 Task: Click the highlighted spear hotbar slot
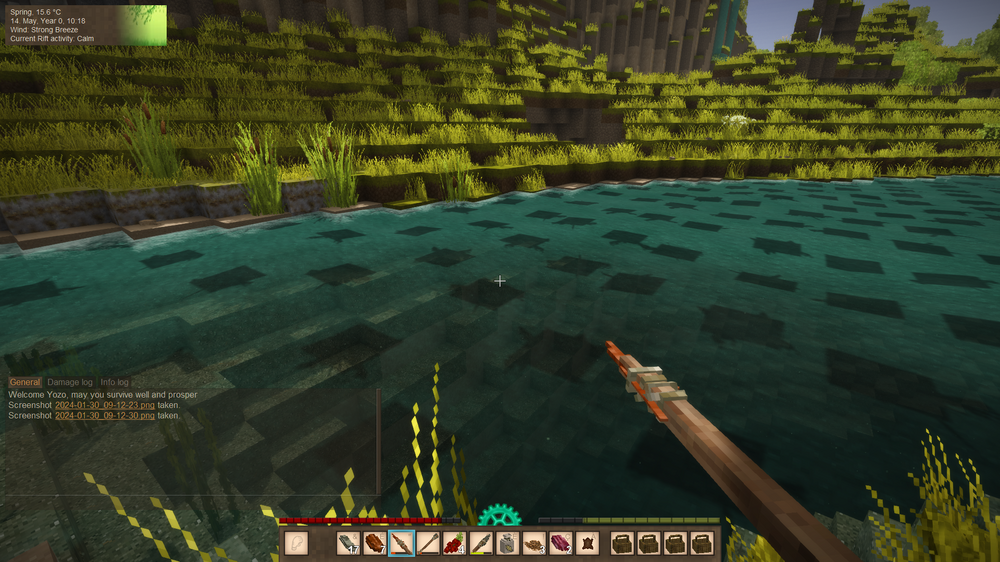click(x=401, y=543)
